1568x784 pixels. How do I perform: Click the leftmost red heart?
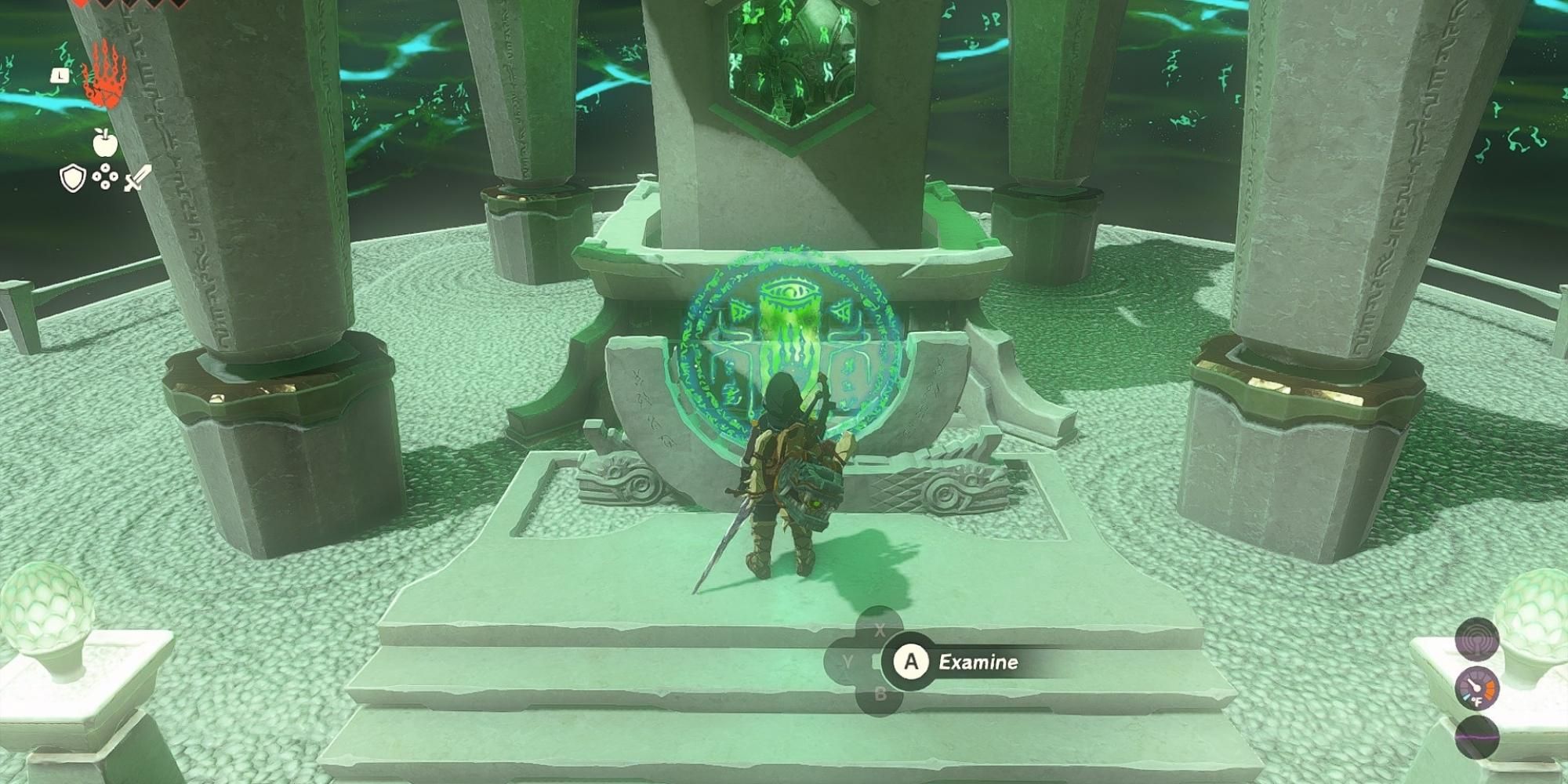82,5
